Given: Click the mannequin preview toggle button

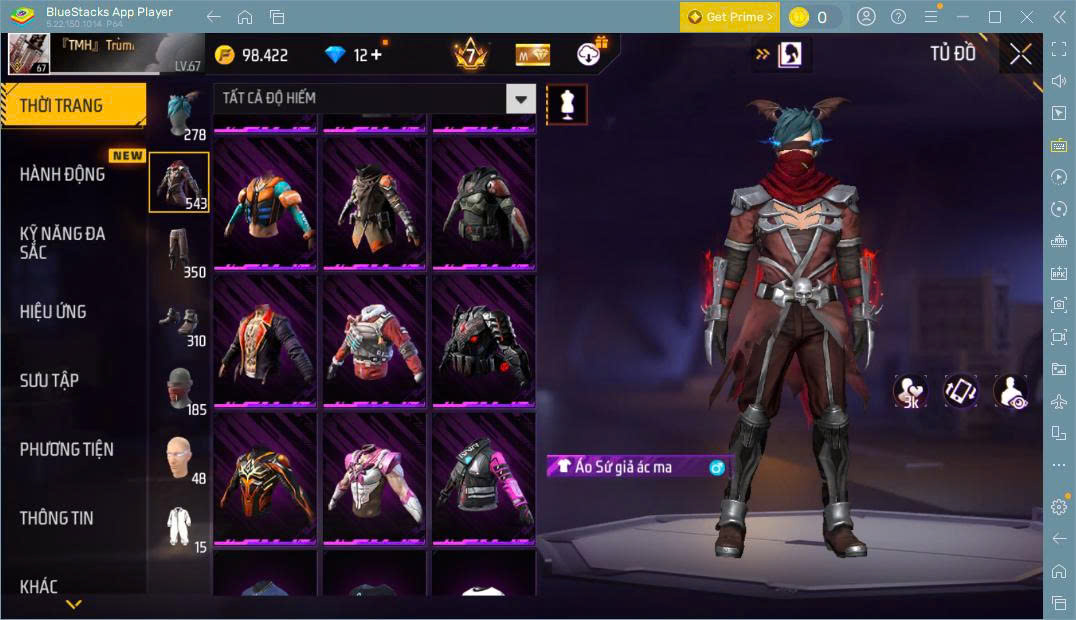Looking at the screenshot, I should coord(567,104).
